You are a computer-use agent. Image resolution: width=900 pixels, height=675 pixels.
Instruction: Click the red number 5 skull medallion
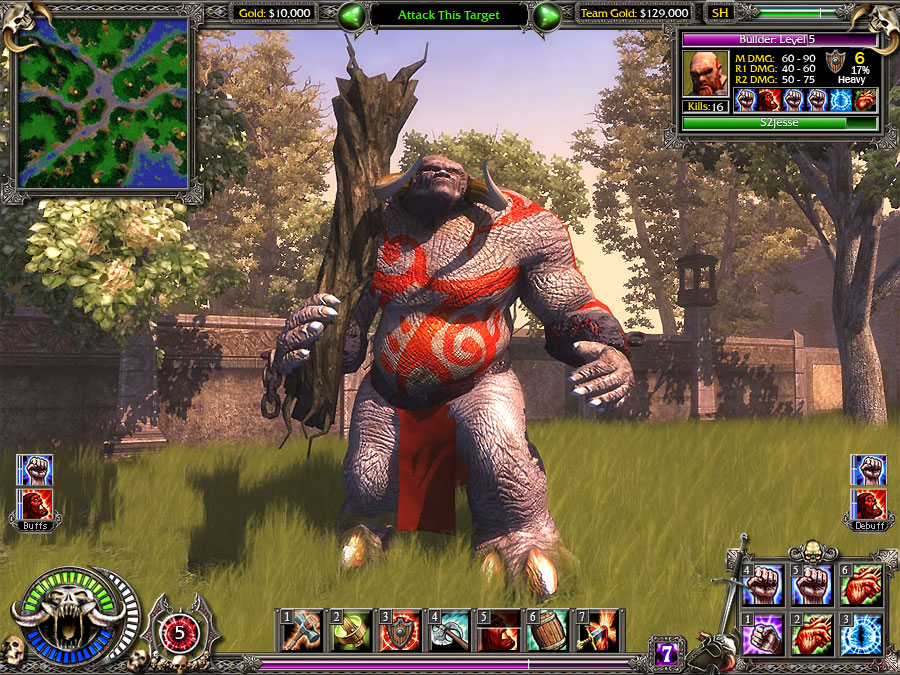(x=180, y=631)
